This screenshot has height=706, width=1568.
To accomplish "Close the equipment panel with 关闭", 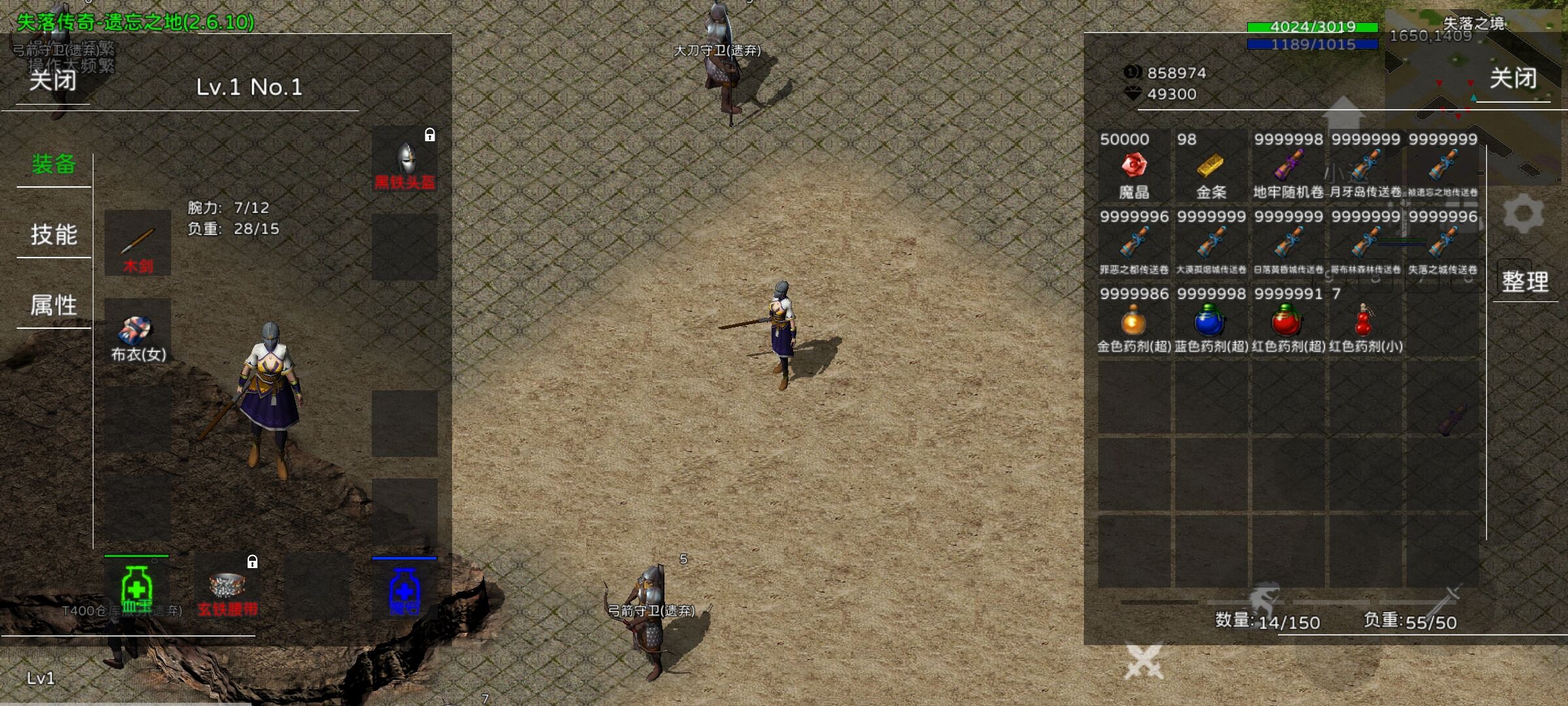I will tap(52, 81).
